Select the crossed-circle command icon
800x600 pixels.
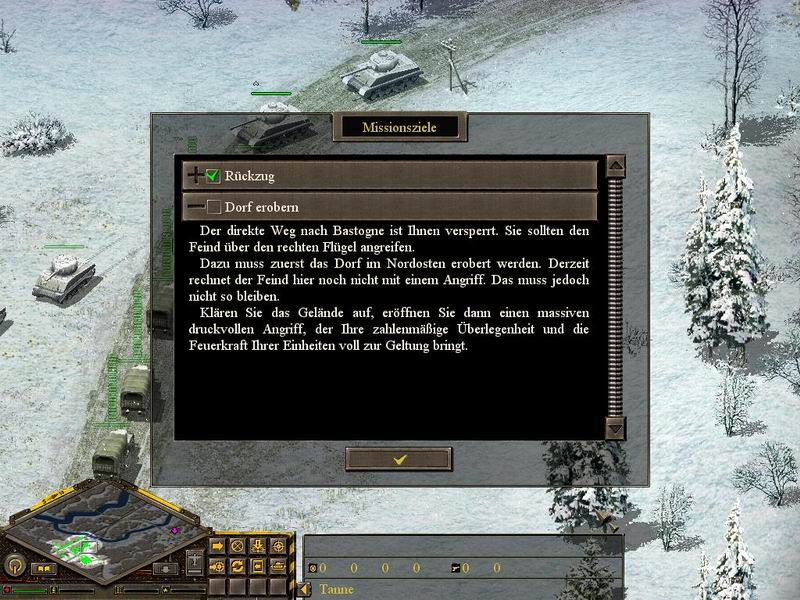click(x=237, y=547)
